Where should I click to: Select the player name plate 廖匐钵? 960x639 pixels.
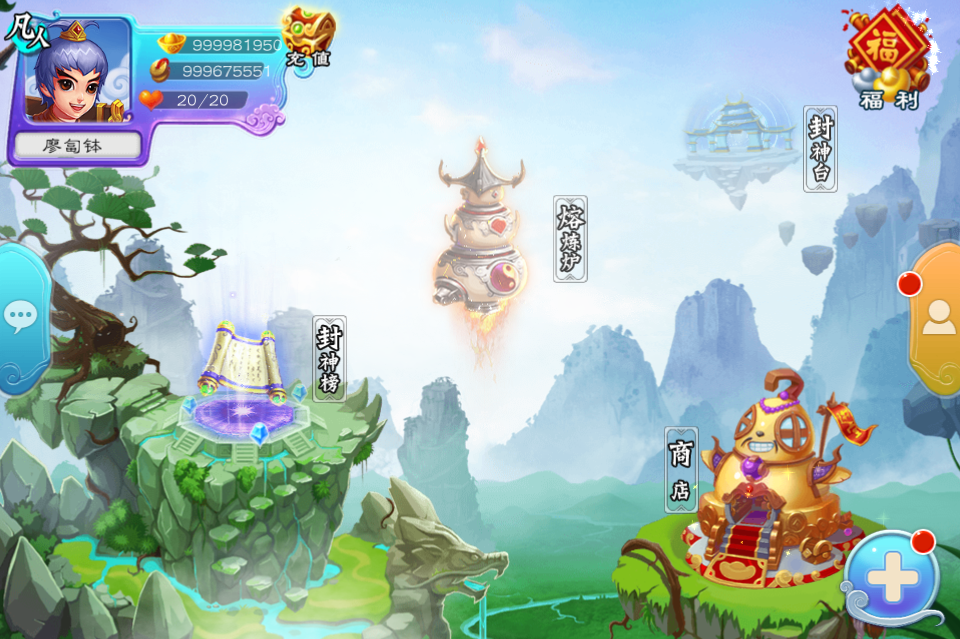77,146
